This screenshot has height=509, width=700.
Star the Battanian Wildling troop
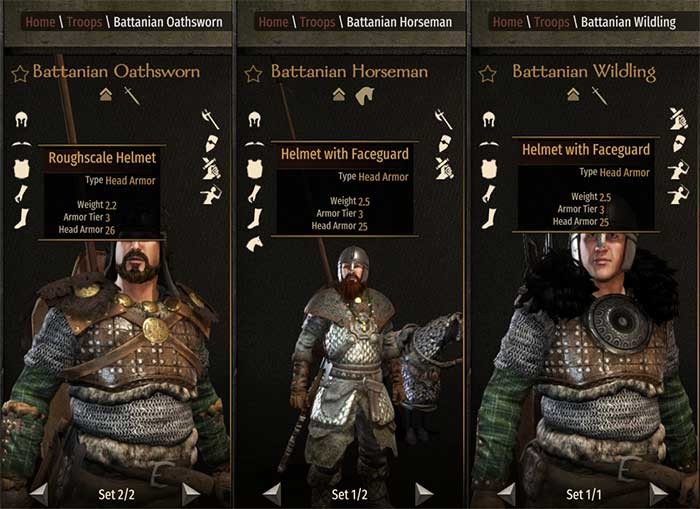pyautogui.click(x=489, y=72)
